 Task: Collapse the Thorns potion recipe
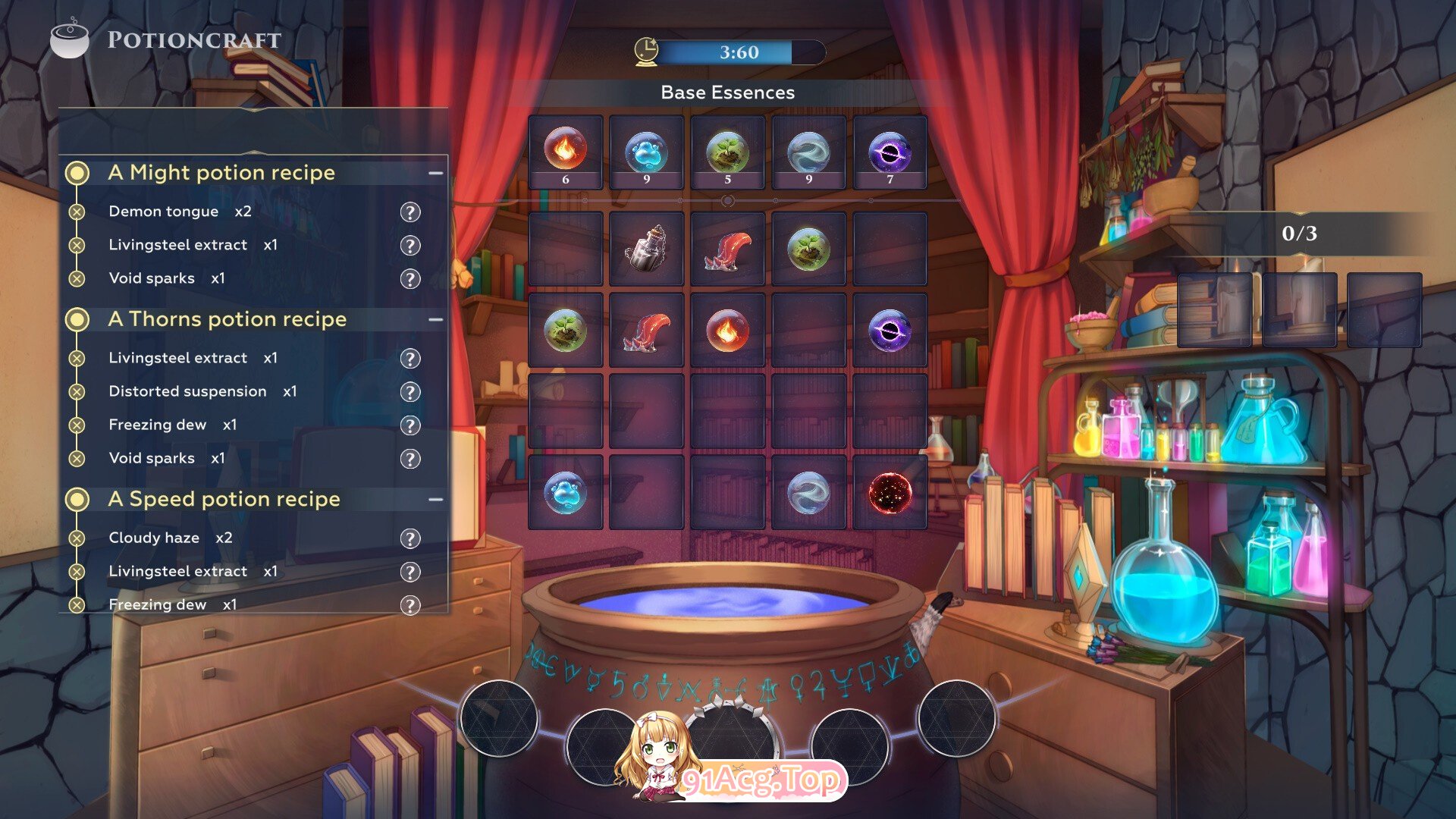(435, 319)
